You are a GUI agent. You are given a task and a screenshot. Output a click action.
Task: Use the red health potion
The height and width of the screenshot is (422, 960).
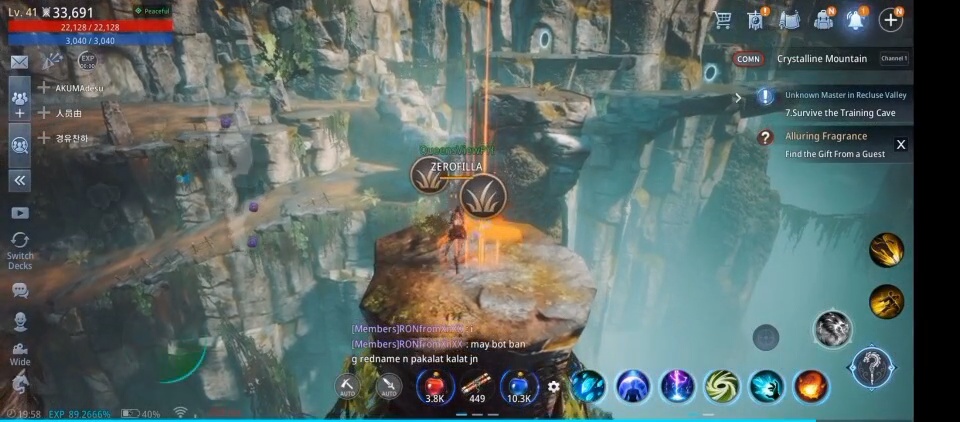click(x=435, y=385)
